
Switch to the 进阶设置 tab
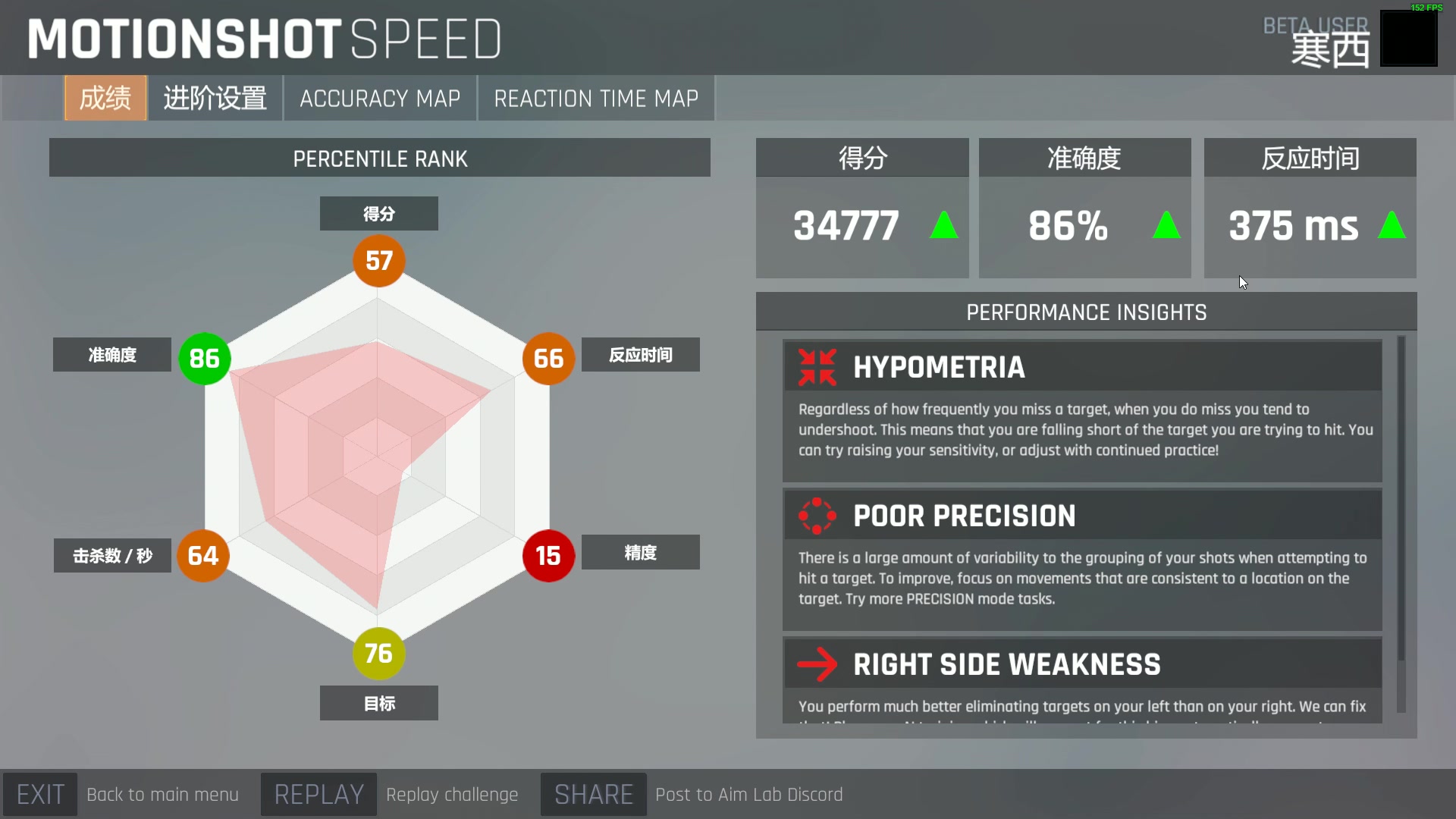pyautogui.click(x=215, y=98)
